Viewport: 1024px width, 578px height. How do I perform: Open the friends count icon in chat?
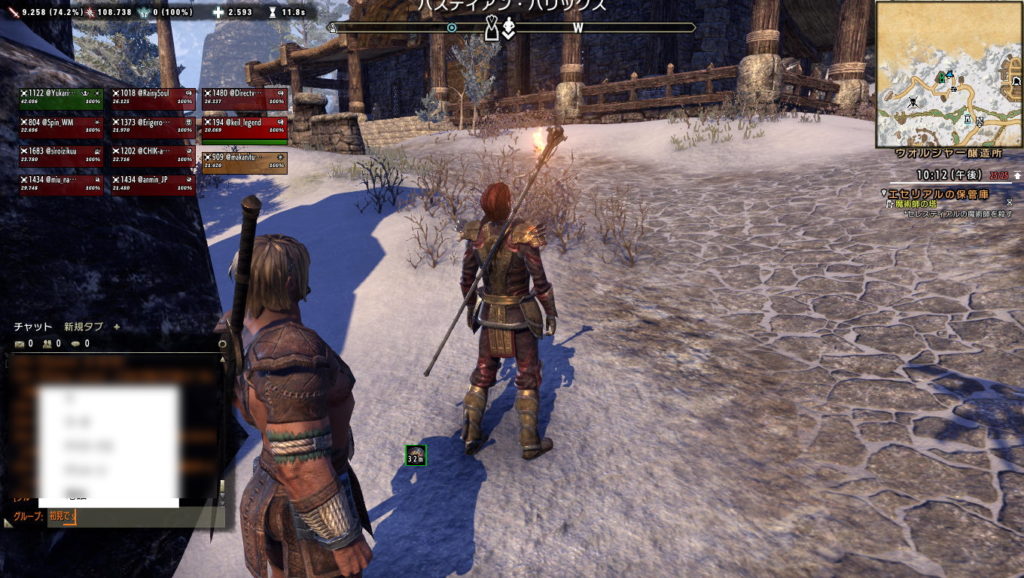[x=46, y=343]
